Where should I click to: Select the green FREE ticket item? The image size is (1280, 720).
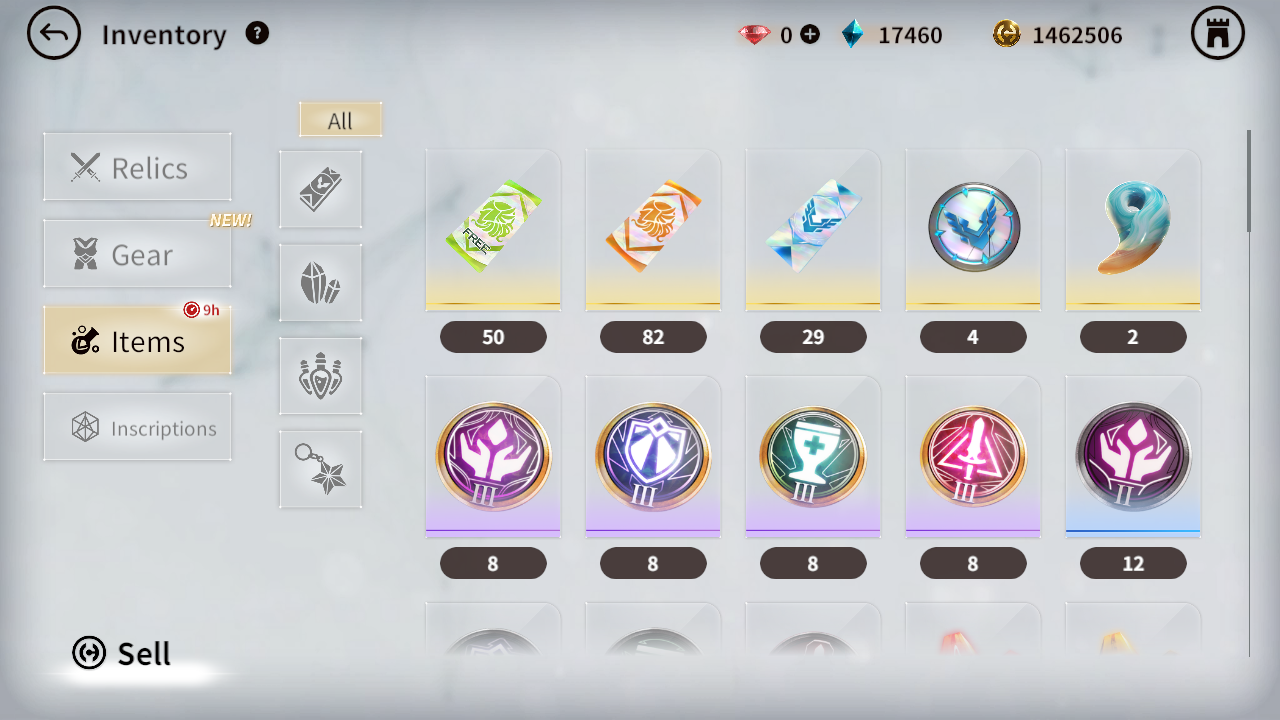(493, 230)
